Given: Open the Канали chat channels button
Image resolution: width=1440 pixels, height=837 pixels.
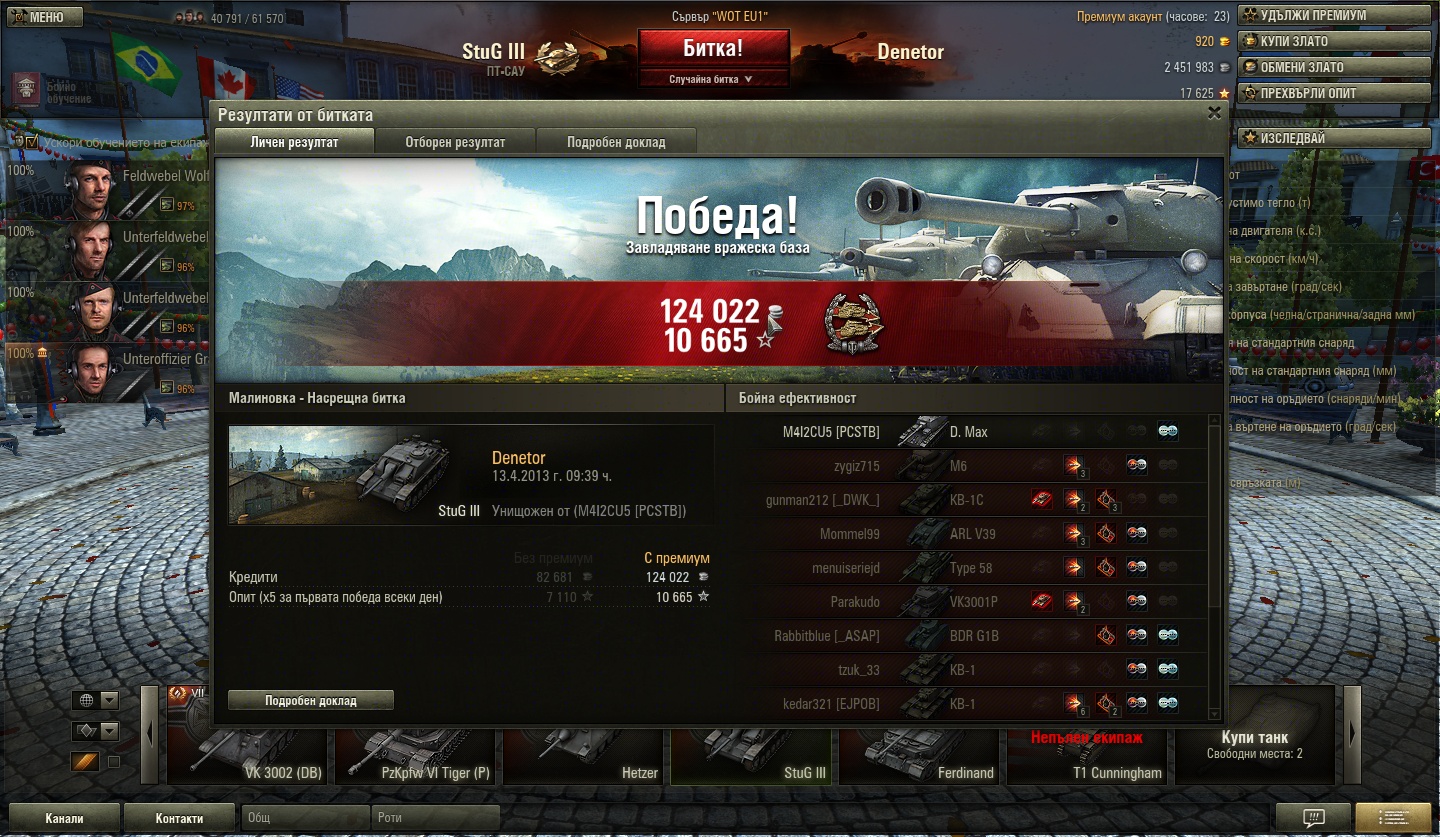Looking at the screenshot, I should tap(64, 817).
